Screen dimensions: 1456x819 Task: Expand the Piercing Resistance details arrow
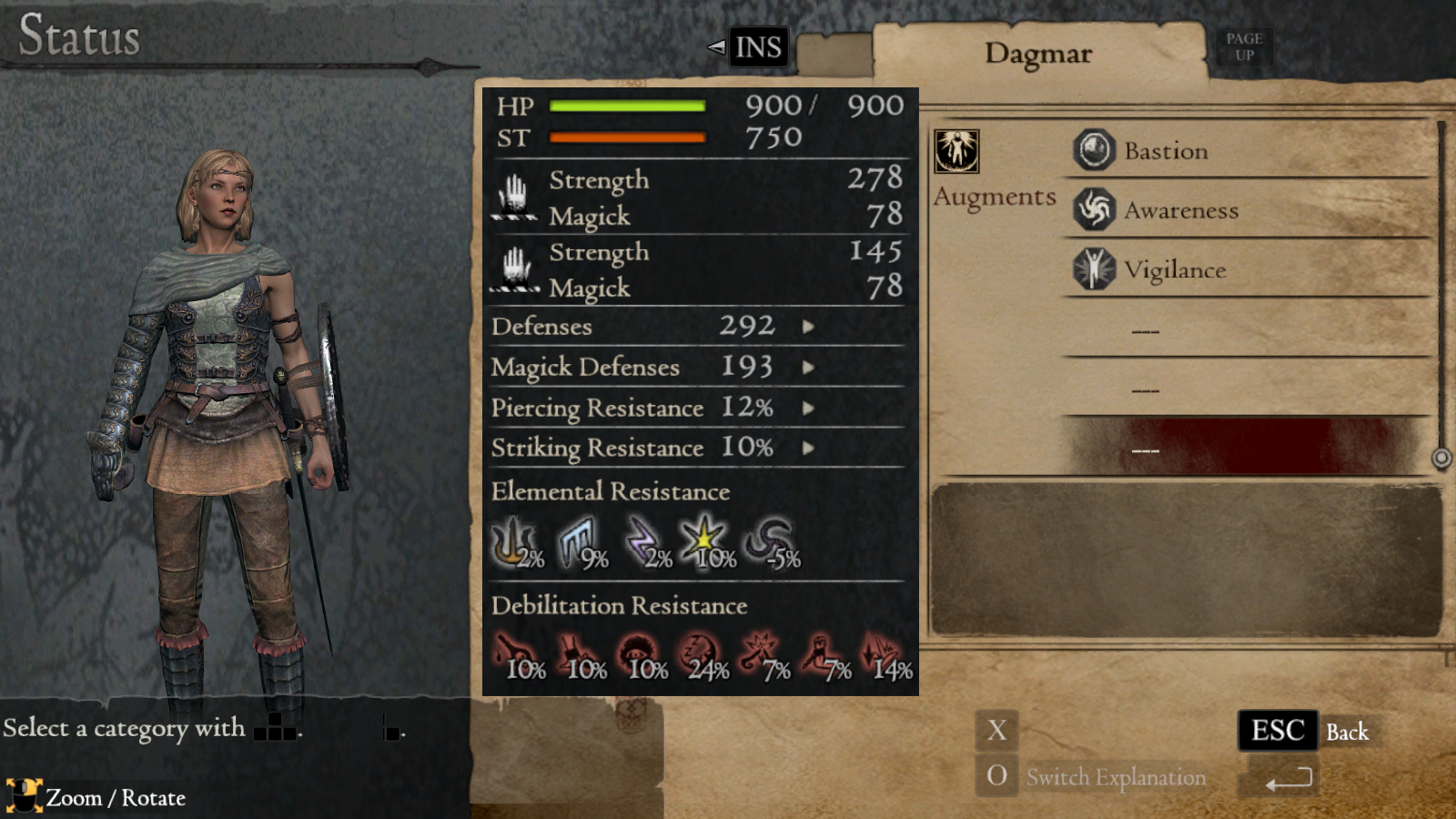point(808,409)
